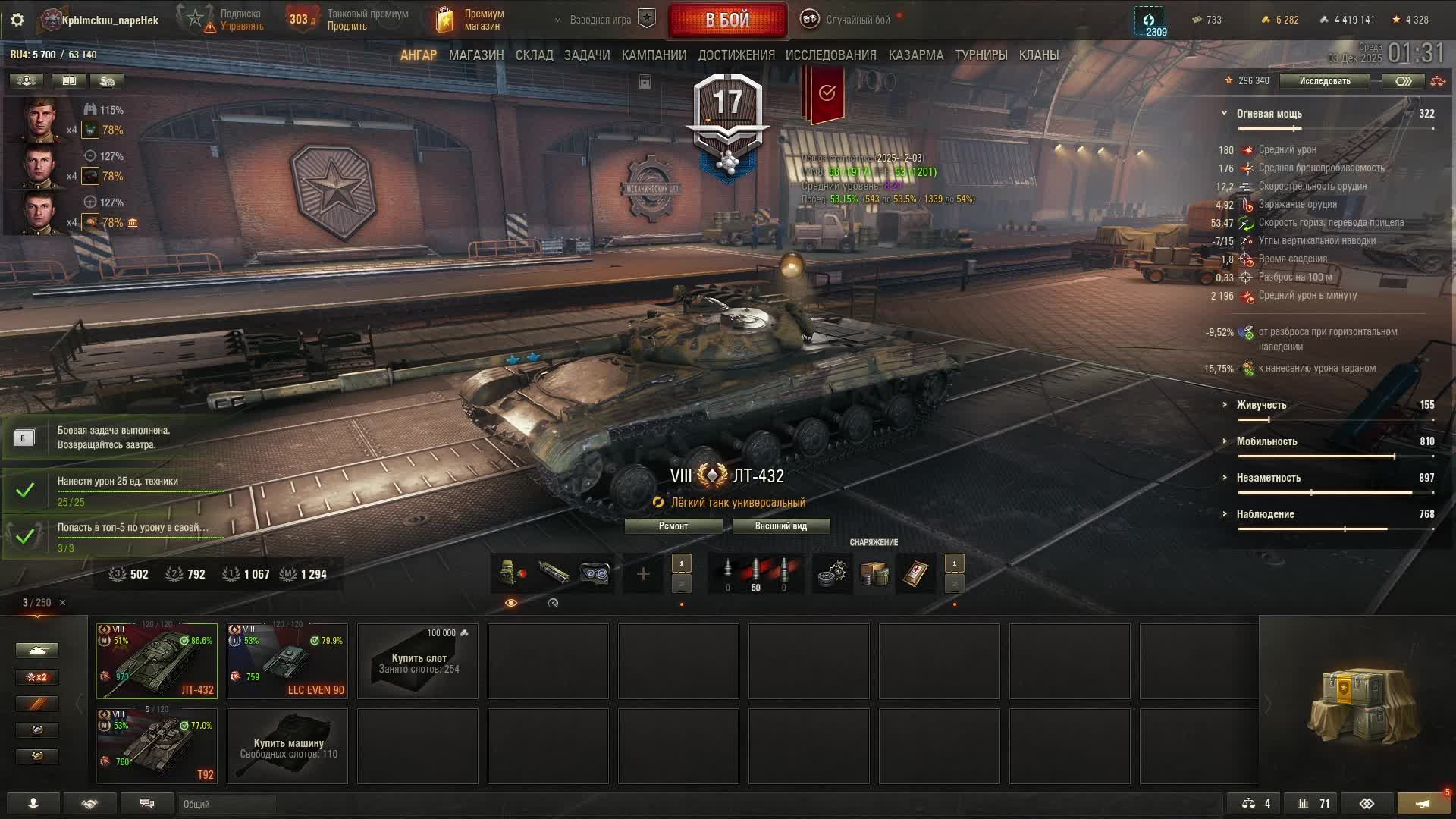Show the ДОСТИЖЕНИЯ tab
The image size is (1456, 819).
coord(736,55)
